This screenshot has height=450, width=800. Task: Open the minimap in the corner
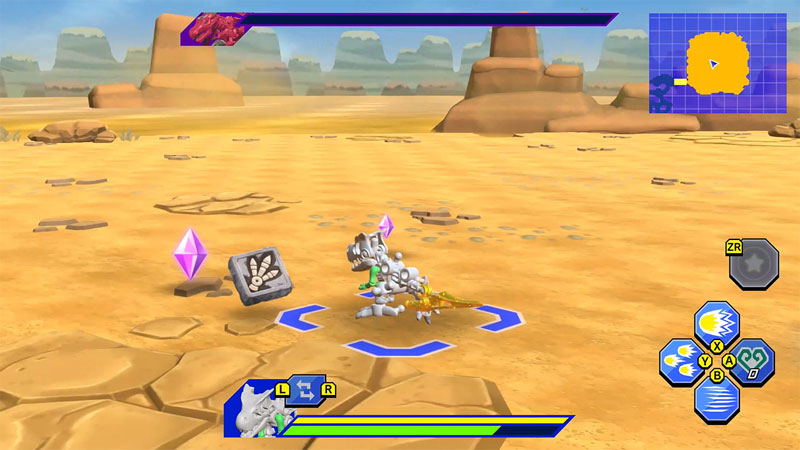pyautogui.click(x=716, y=63)
